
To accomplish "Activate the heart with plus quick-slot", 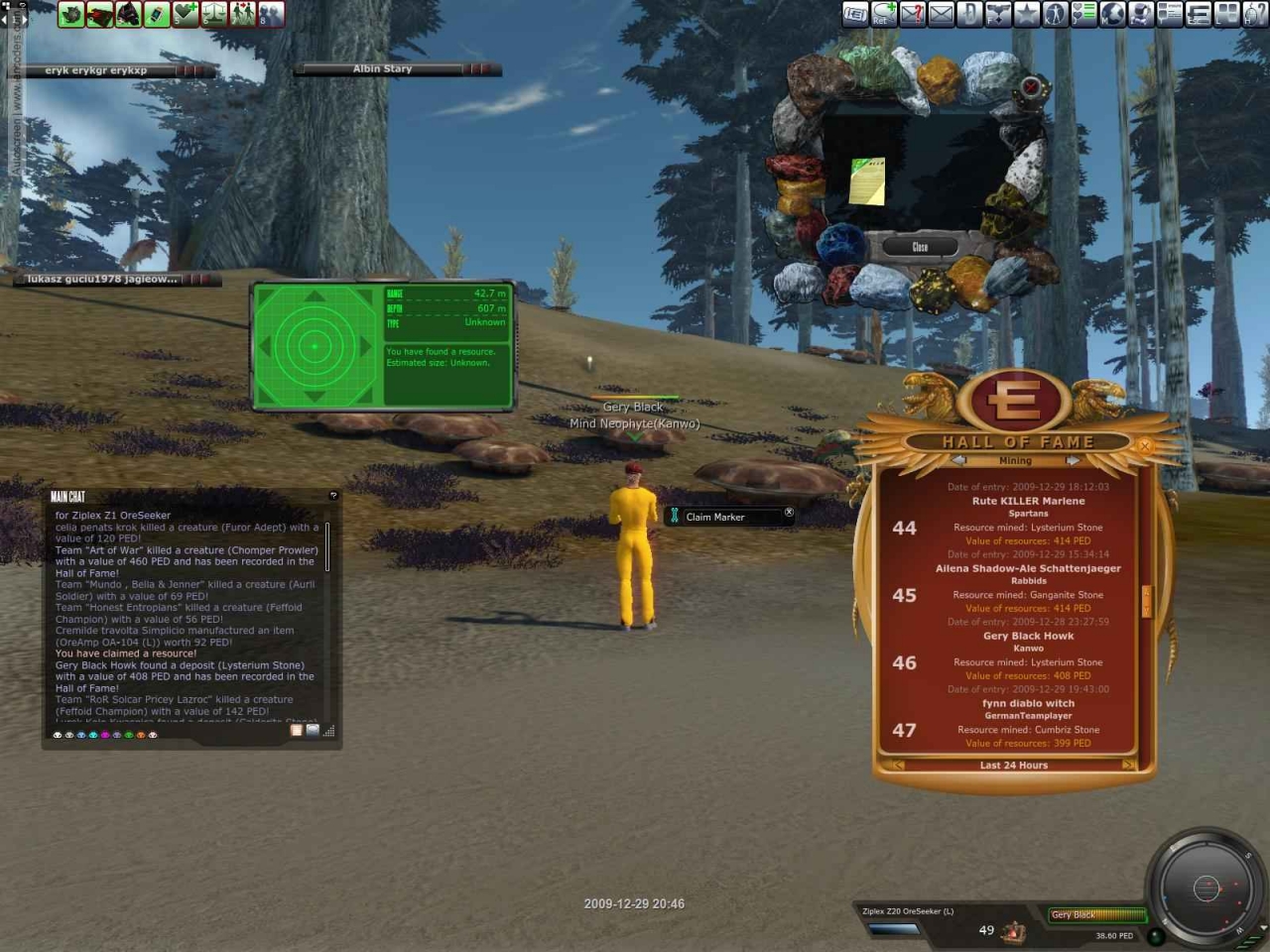I will (x=186, y=14).
